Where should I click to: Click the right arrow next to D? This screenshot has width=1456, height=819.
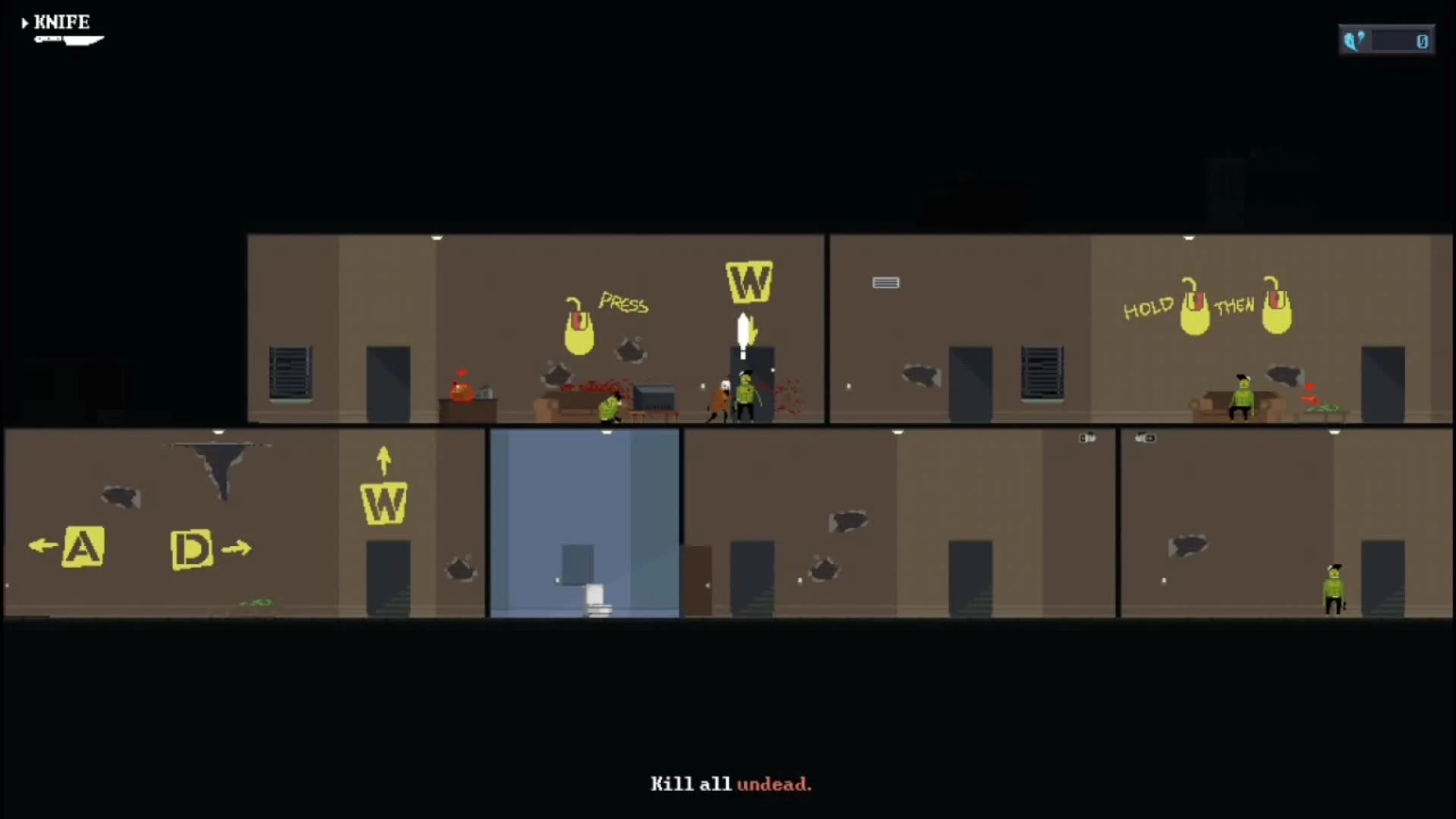[237, 548]
